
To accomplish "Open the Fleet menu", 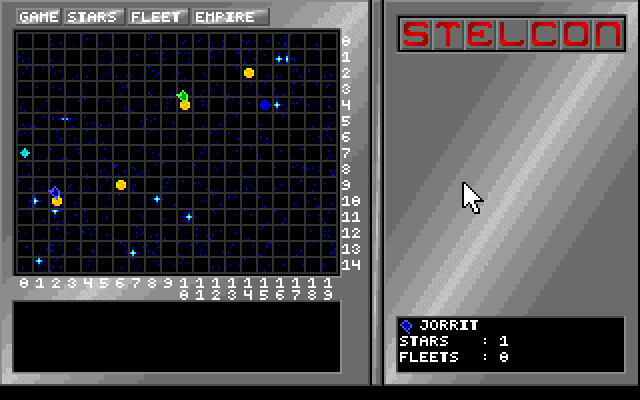I will click(x=156, y=17).
